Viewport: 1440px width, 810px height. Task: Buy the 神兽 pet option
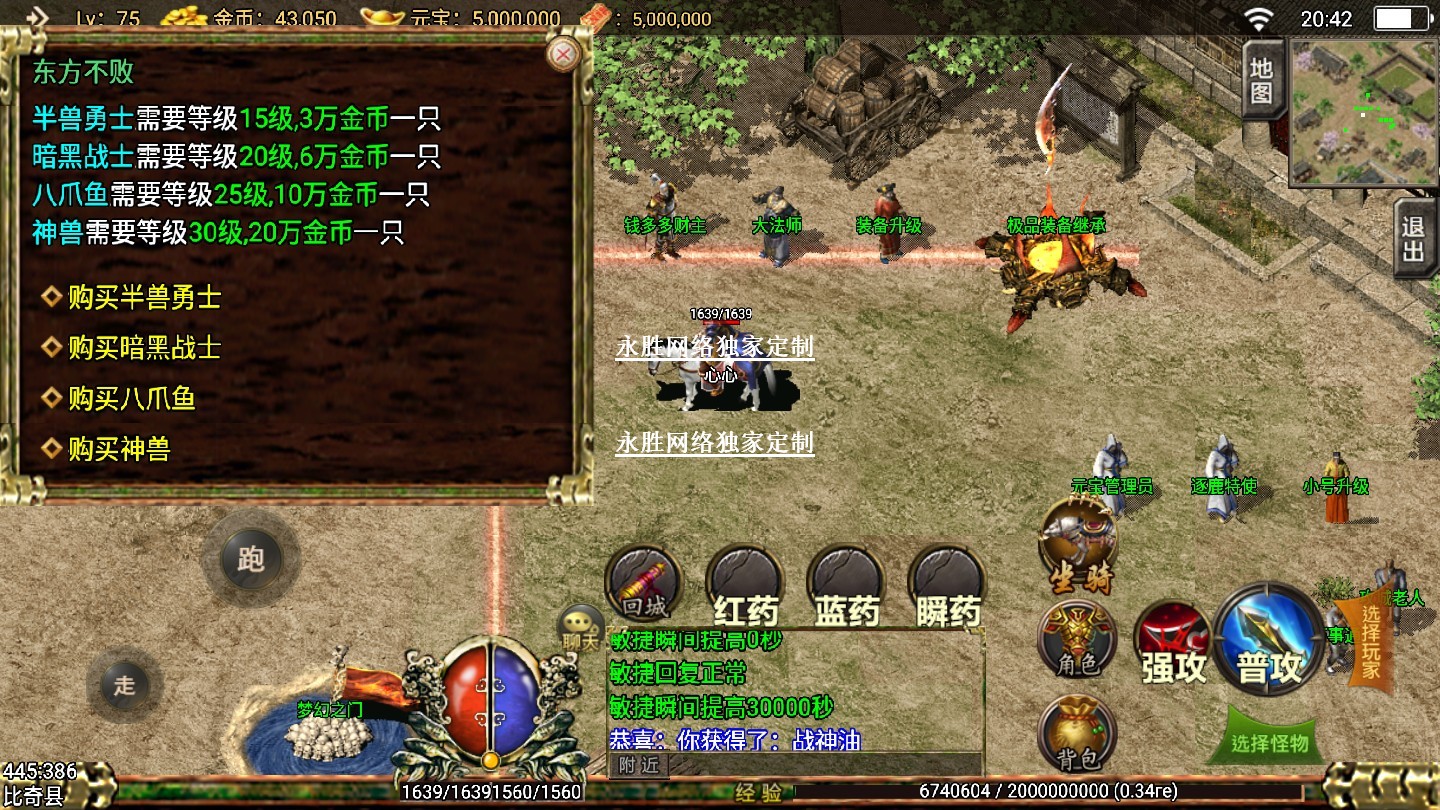point(118,450)
